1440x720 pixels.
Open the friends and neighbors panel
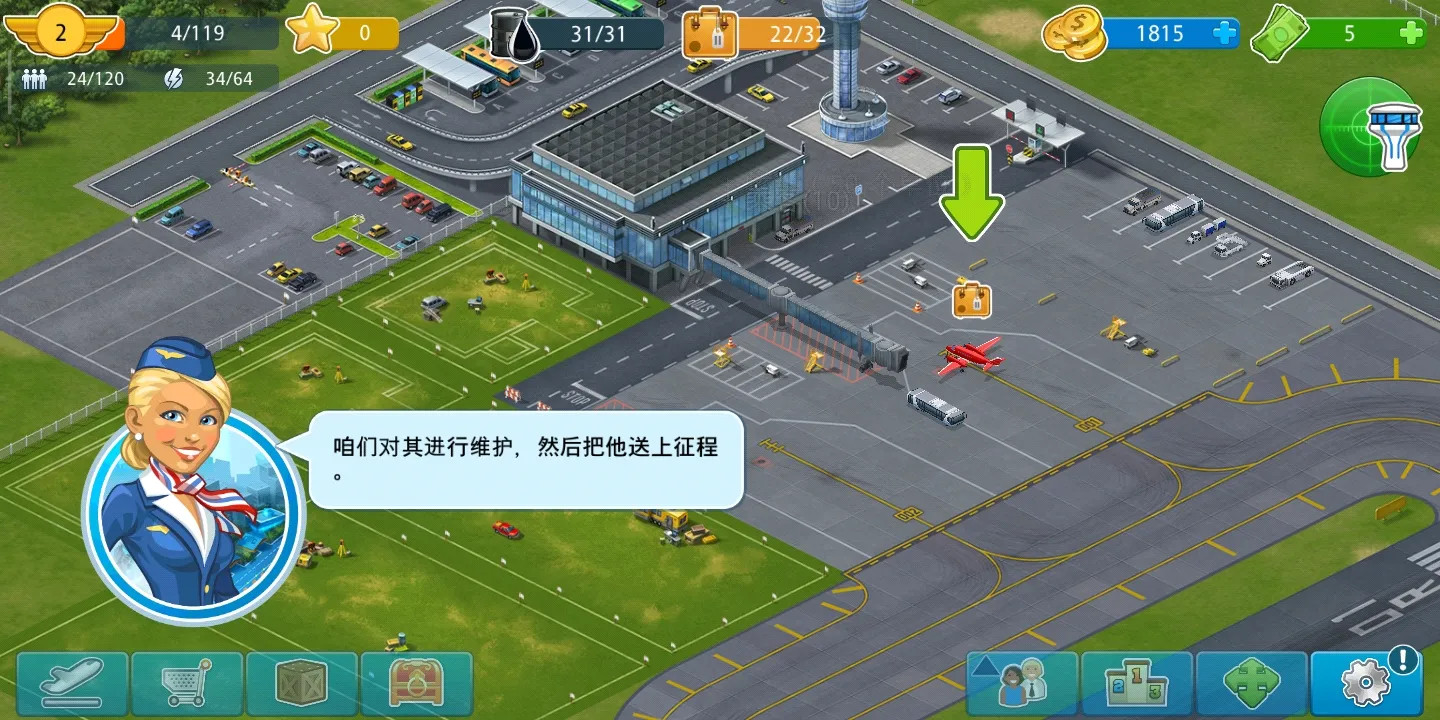pyautogui.click(x=1022, y=683)
